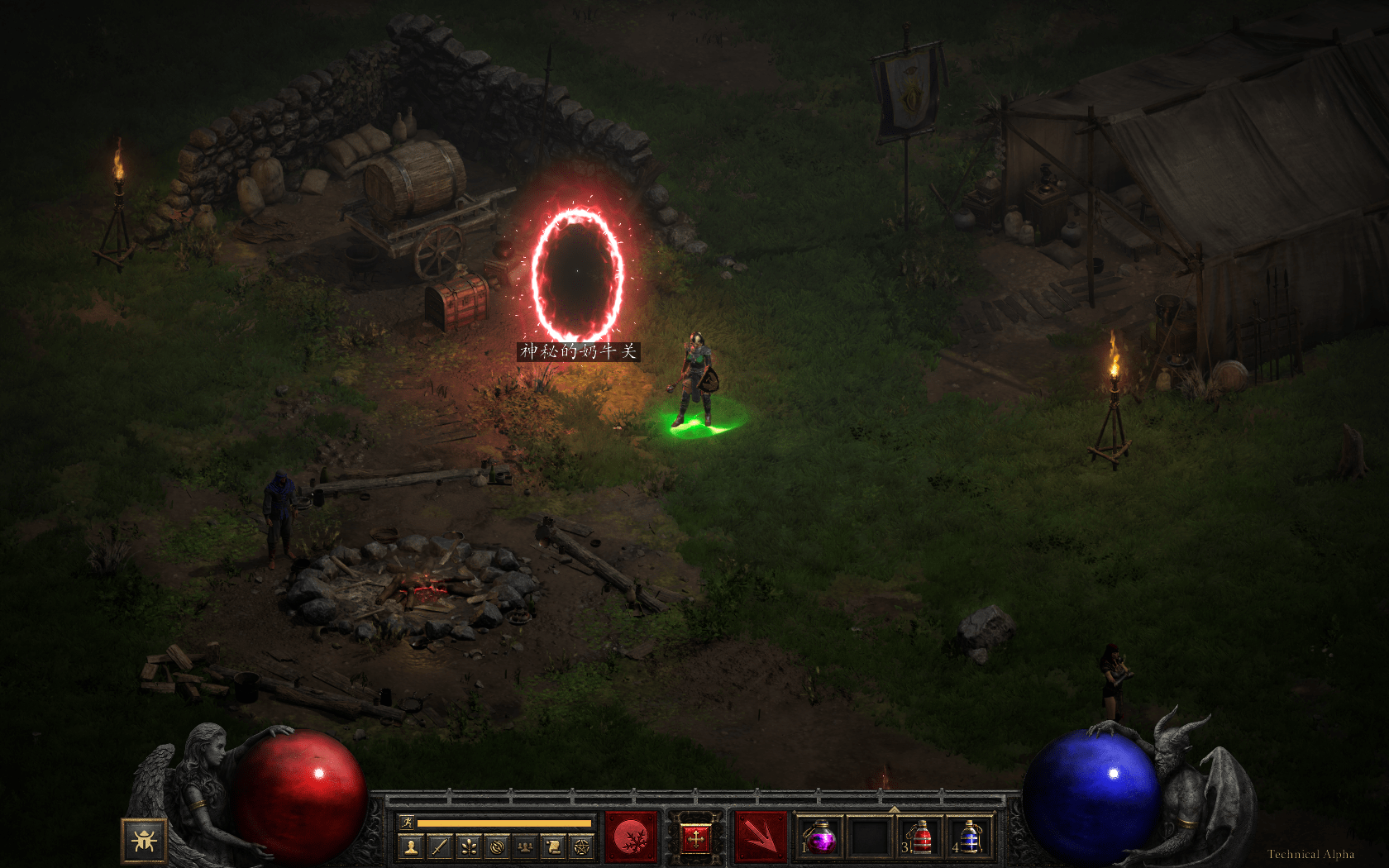Open inventory with the sword icon
The width and height of the screenshot is (1389, 868).
click(440, 847)
